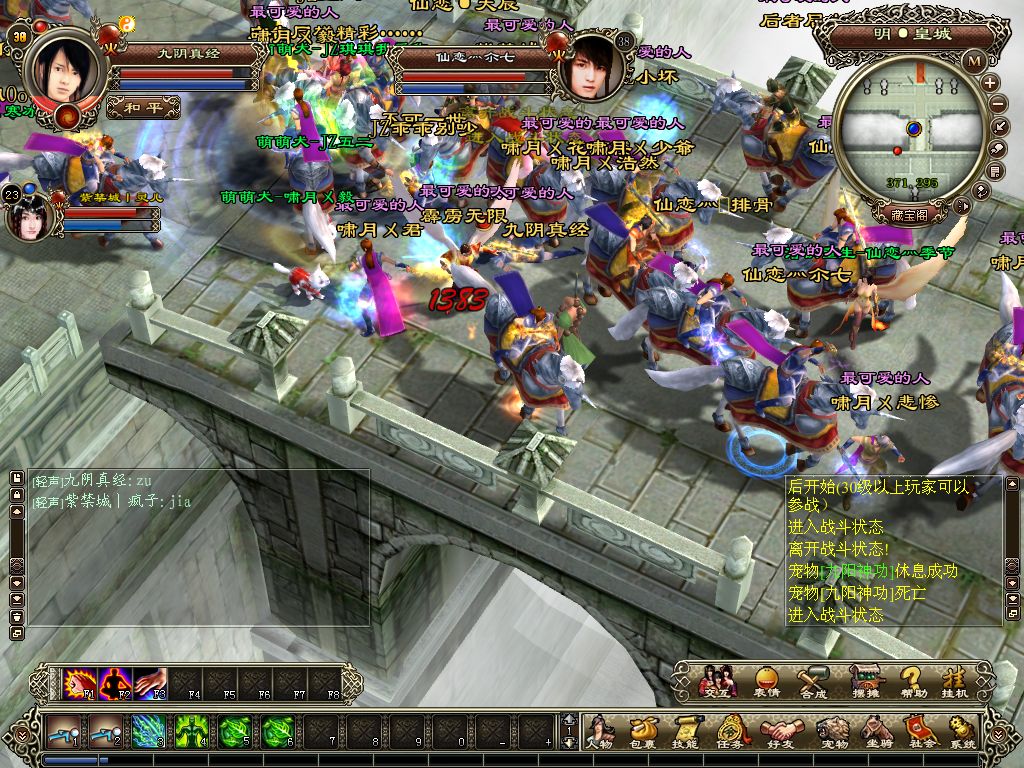This screenshot has height=768, width=1024.
Task: Activate the 挂机 auto-play button
Action: click(x=955, y=680)
